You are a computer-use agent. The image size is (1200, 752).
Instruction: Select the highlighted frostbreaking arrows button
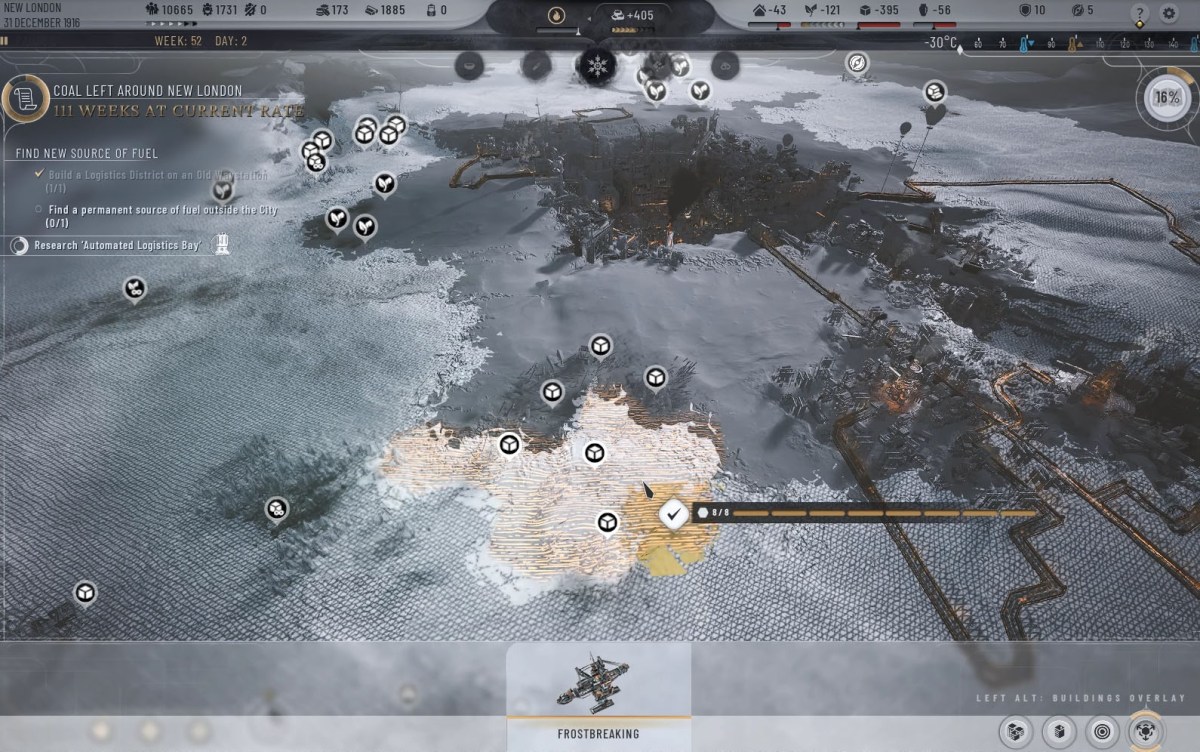click(x=1145, y=731)
